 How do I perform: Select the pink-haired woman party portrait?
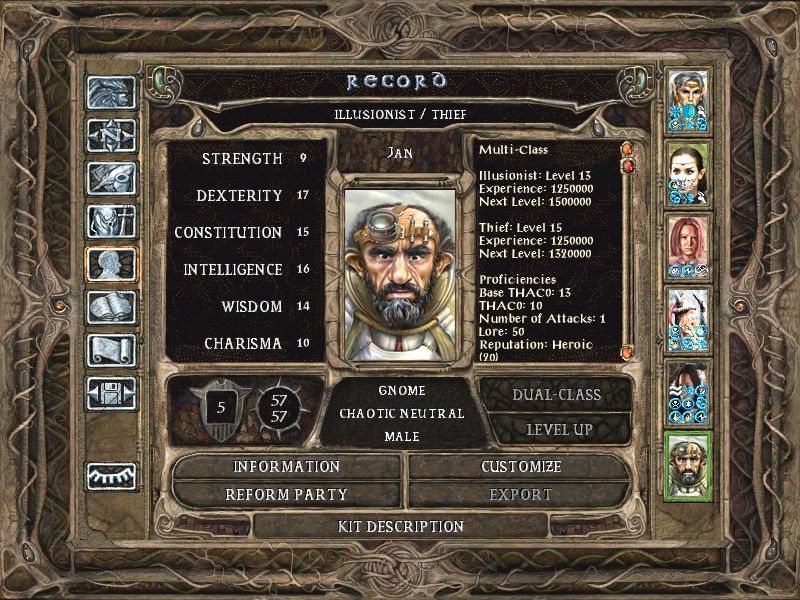[688, 246]
